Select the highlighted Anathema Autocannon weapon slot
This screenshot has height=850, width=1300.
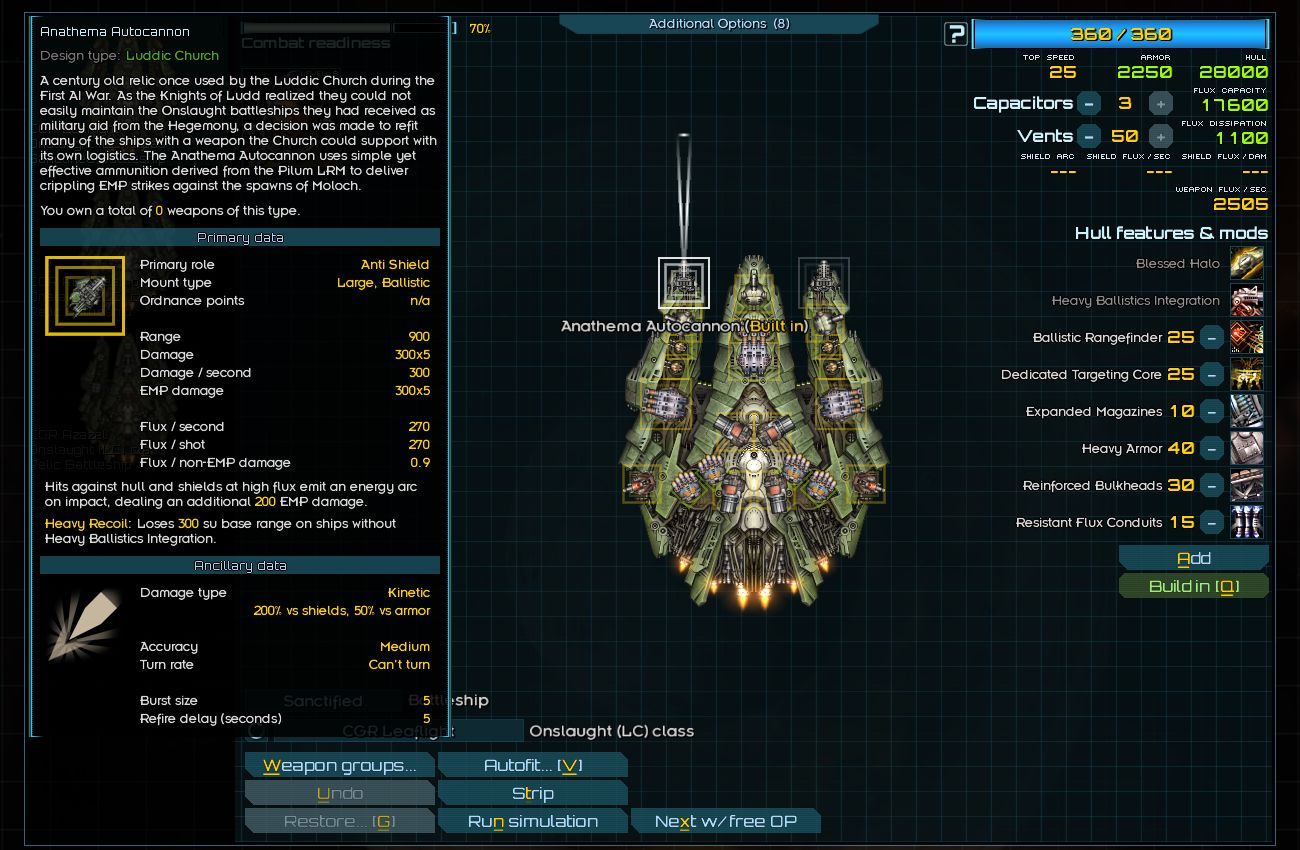684,283
